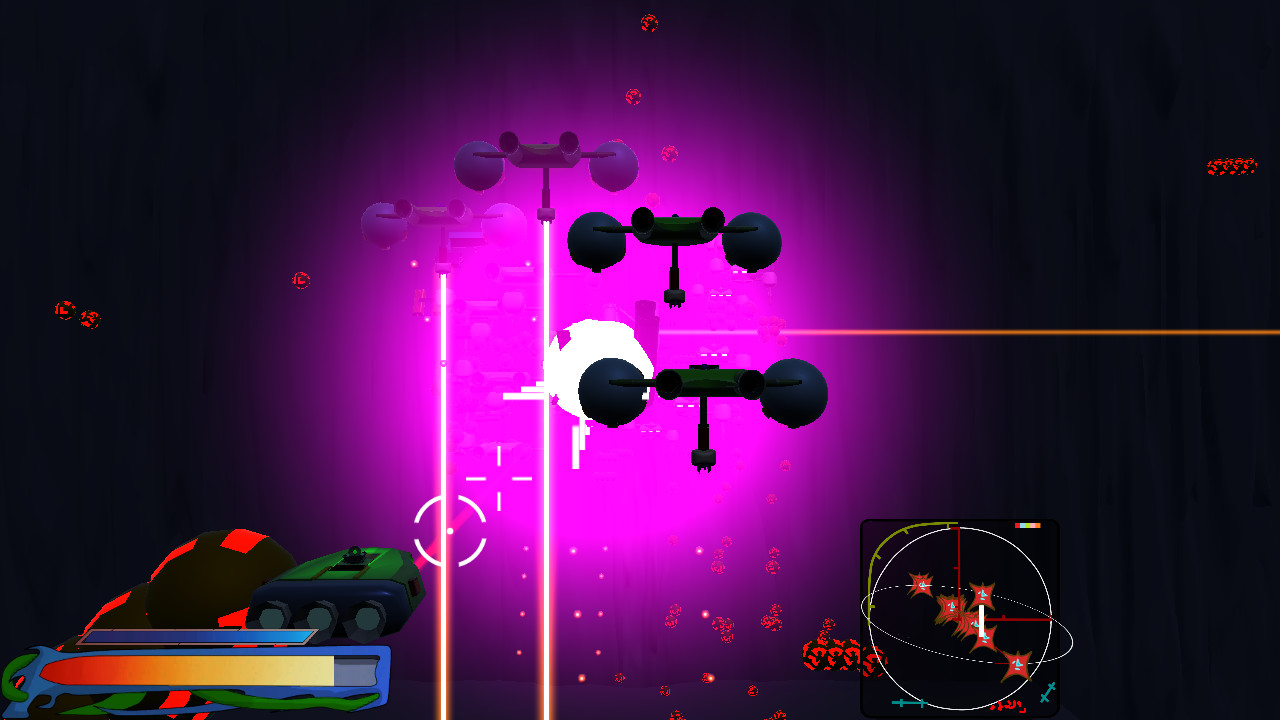Screen dimensions: 1280x720
Task: Click the player's green tank turret
Action: 352,557
